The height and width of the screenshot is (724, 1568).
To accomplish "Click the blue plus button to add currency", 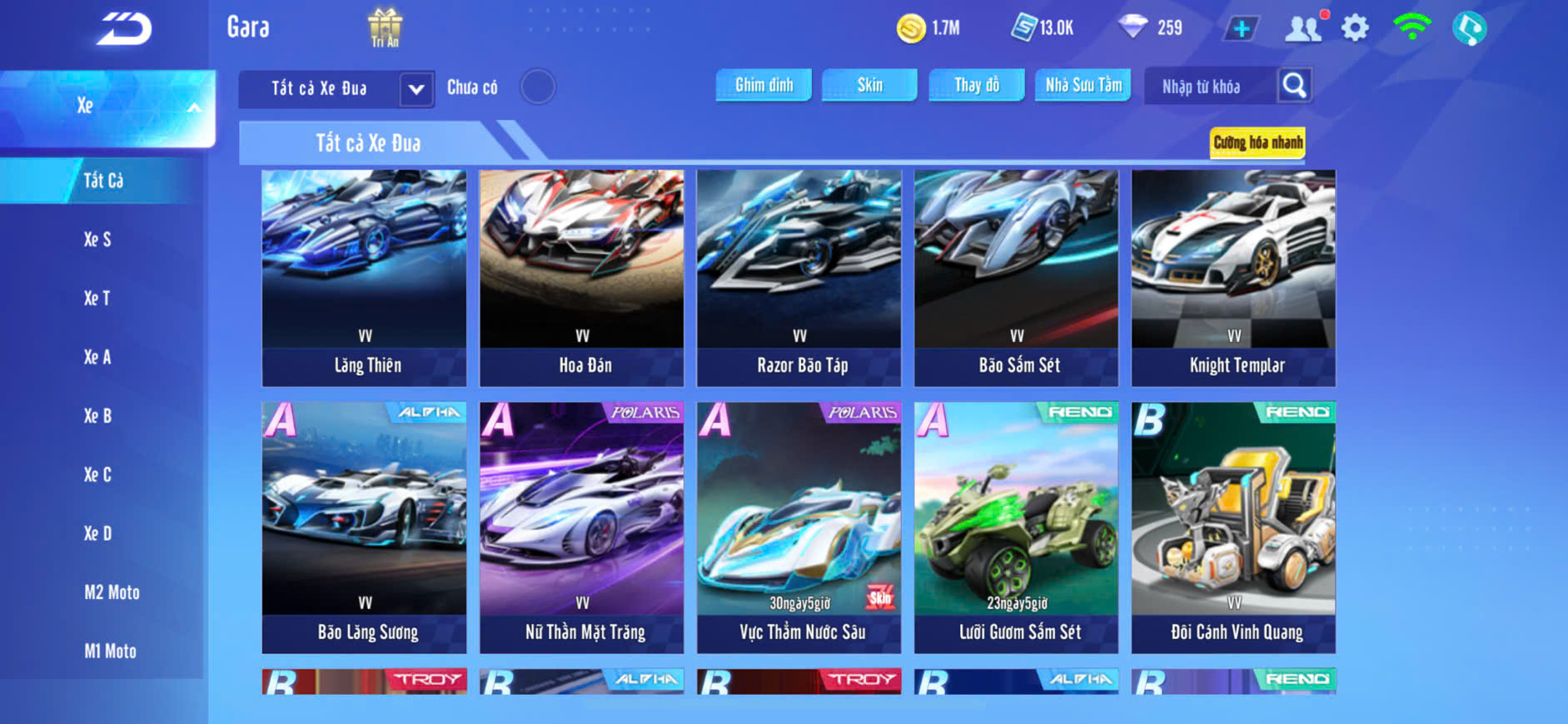I will (1241, 29).
